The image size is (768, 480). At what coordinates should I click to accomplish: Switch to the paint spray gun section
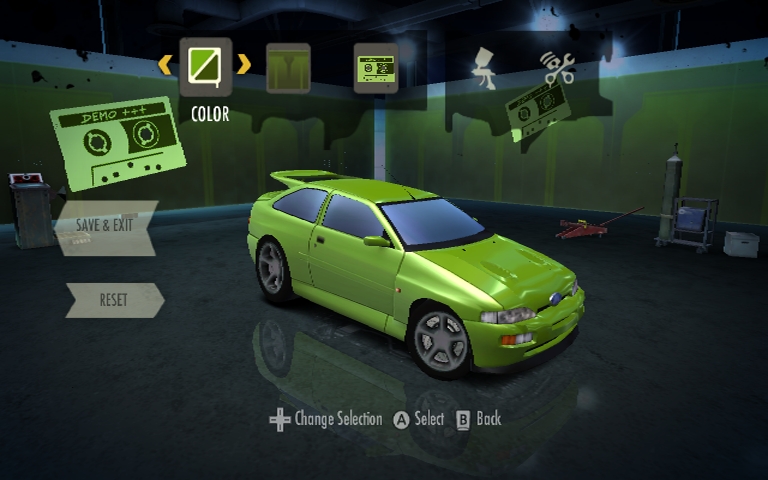484,67
